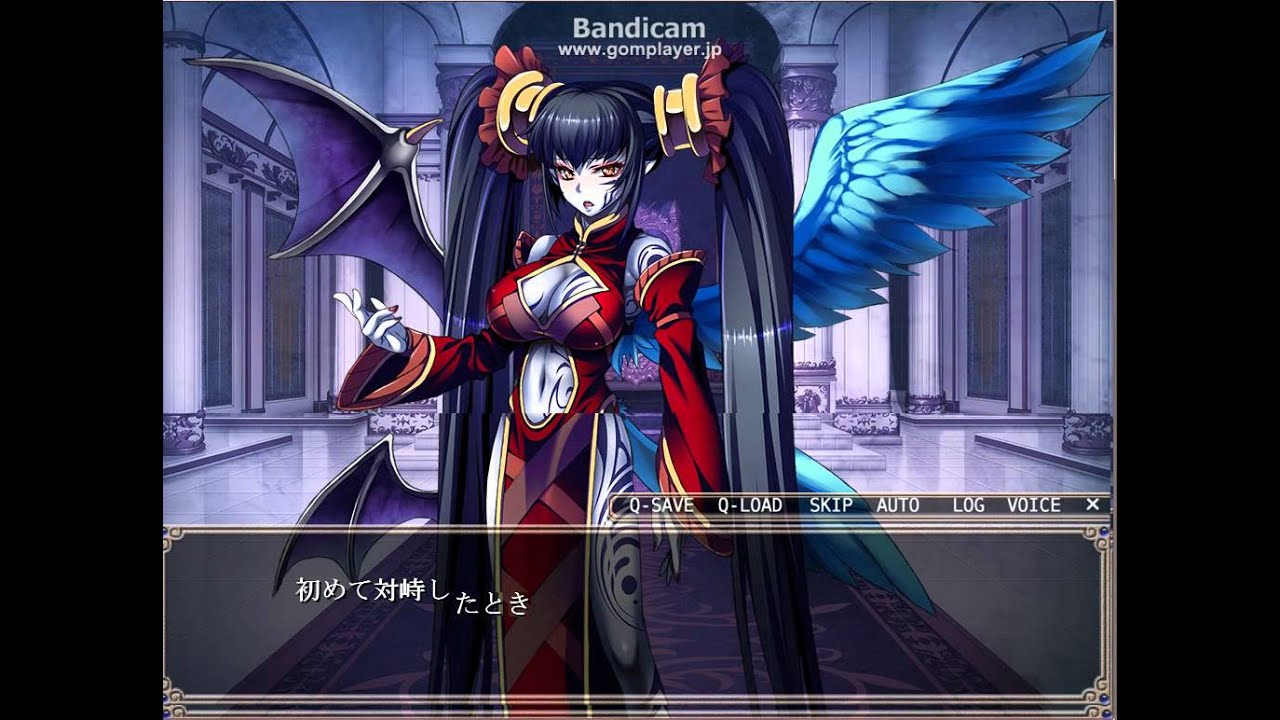Enable SKIP mode in the toolbar
This screenshot has height=720, width=1280.
pos(833,505)
